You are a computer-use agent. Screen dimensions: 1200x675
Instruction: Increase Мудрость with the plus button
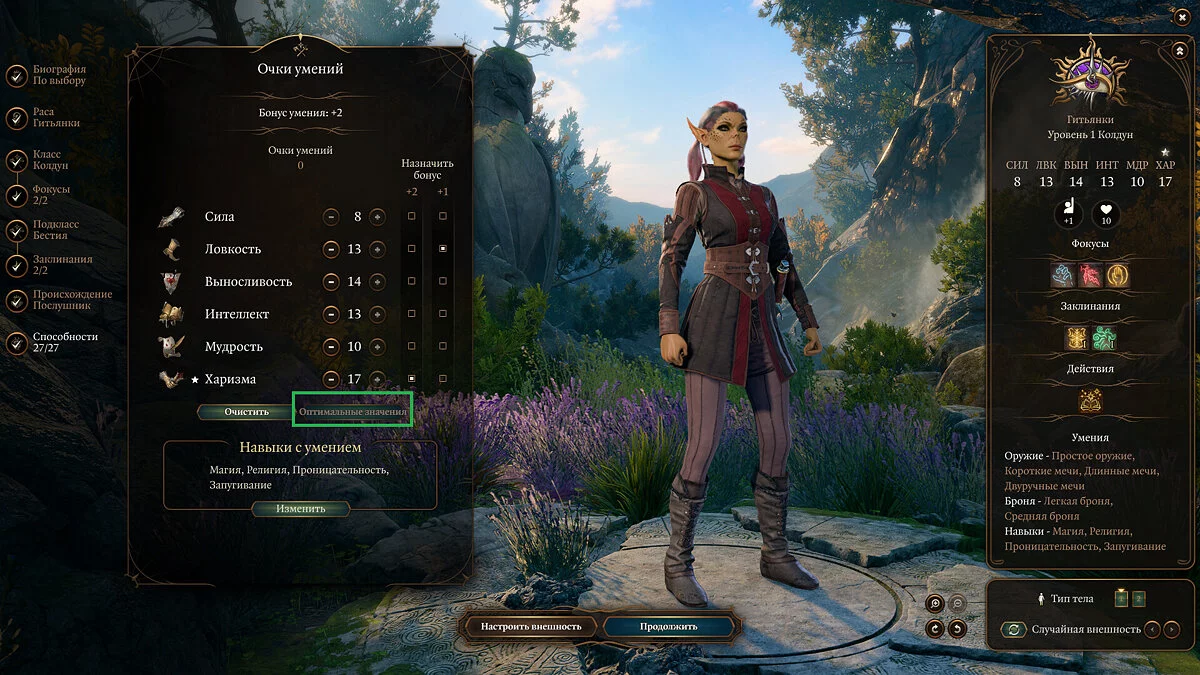377,347
